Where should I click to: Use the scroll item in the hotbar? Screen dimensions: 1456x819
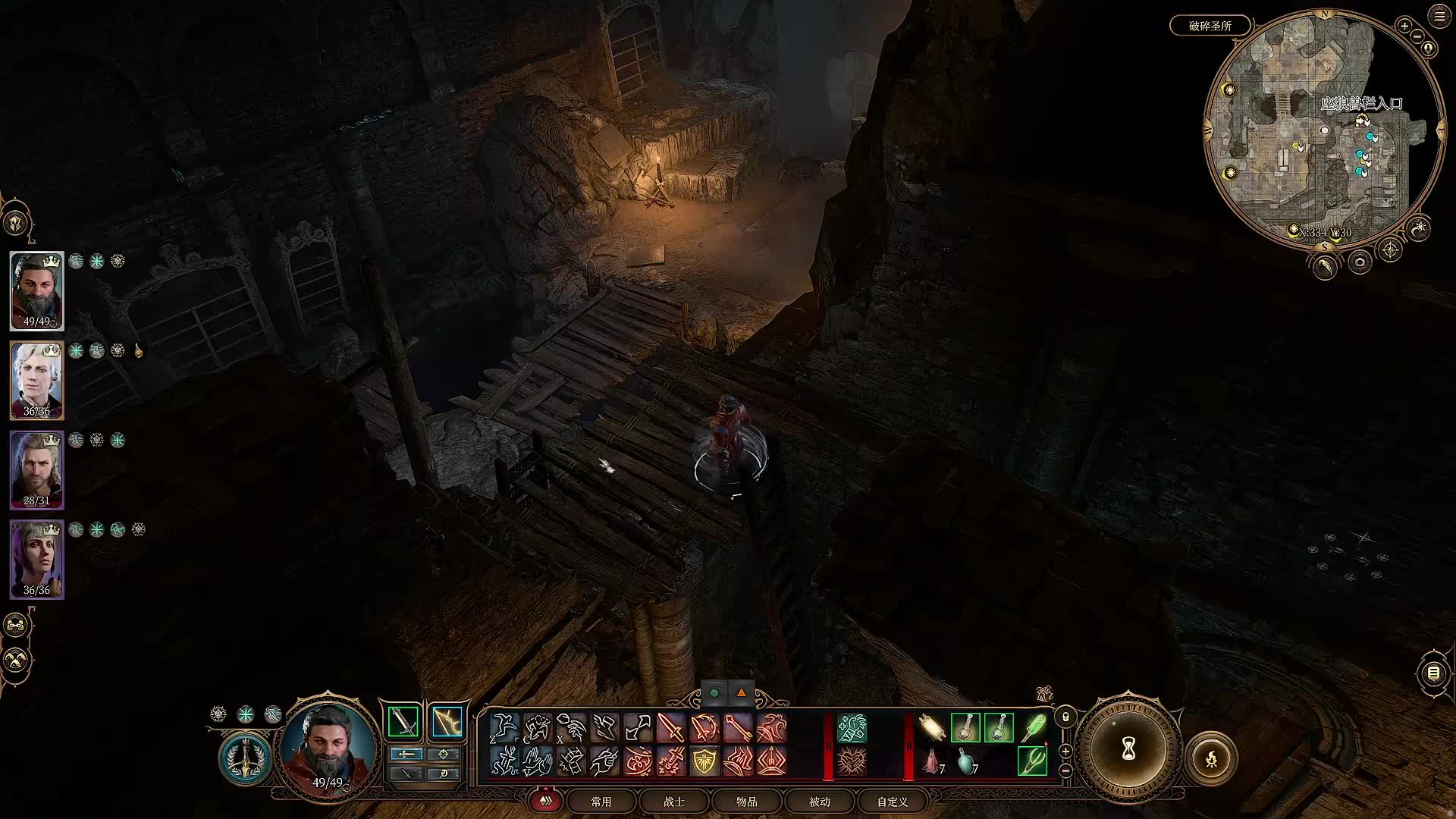click(932, 728)
